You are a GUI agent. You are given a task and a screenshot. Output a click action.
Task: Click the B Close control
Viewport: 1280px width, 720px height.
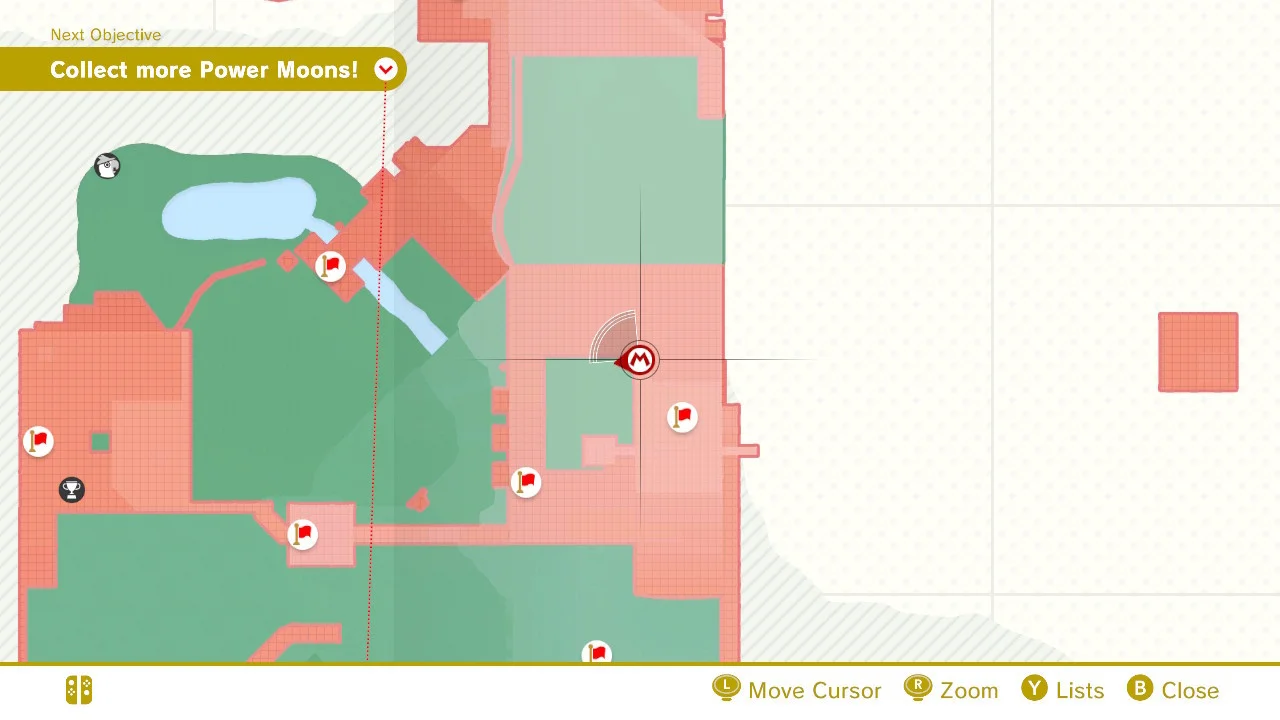(1173, 689)
